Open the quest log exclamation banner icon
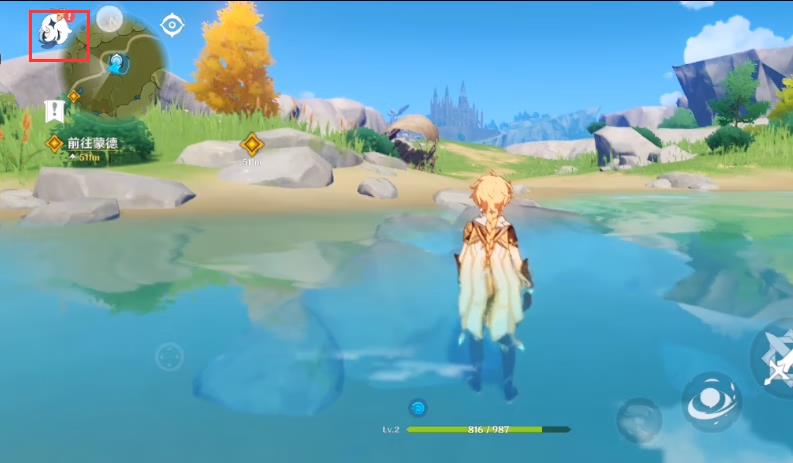Screen dimensions: 793x463 coord(54,111)
